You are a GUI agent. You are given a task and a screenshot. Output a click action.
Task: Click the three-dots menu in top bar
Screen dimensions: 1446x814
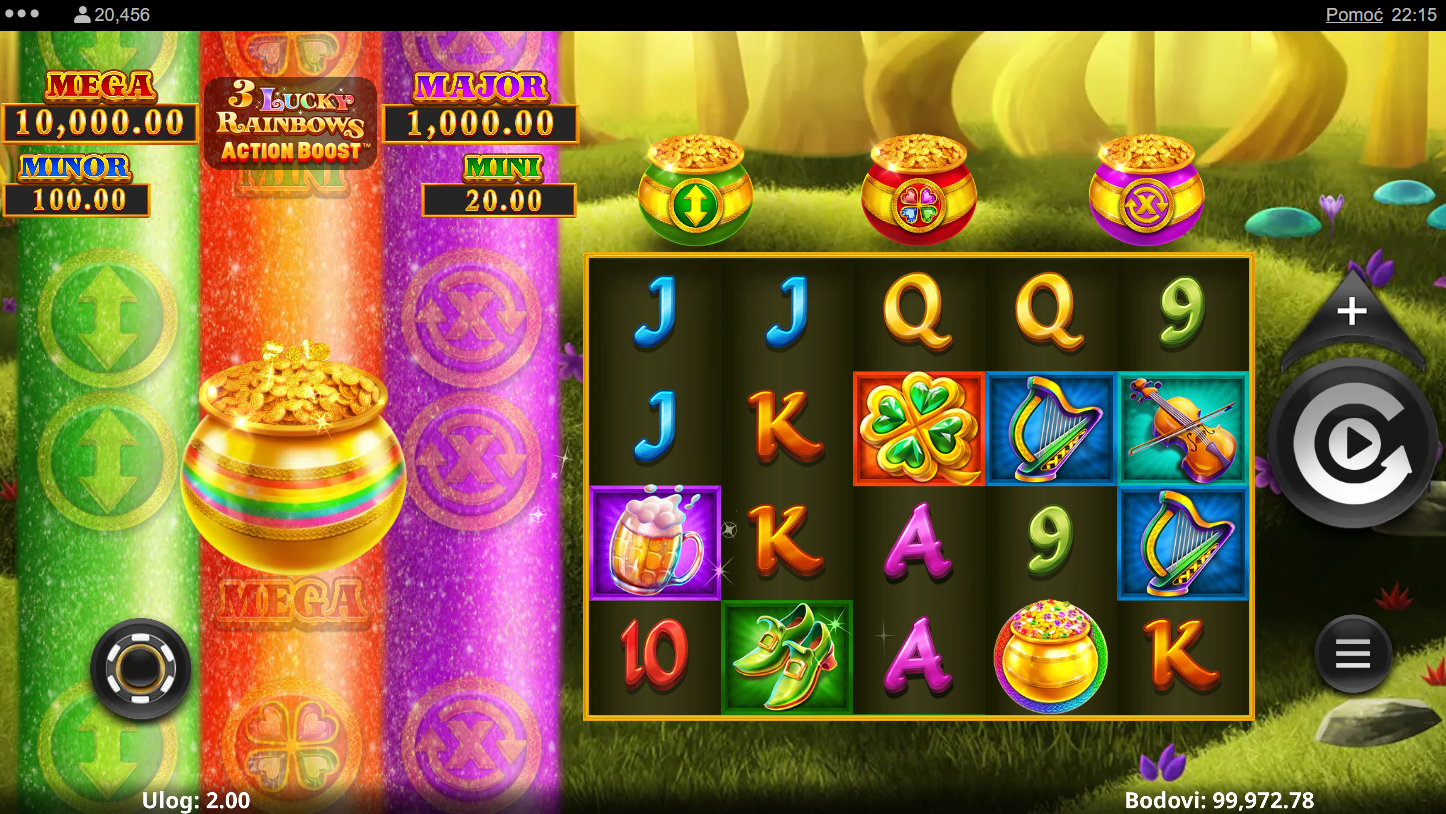pos(22,15)
